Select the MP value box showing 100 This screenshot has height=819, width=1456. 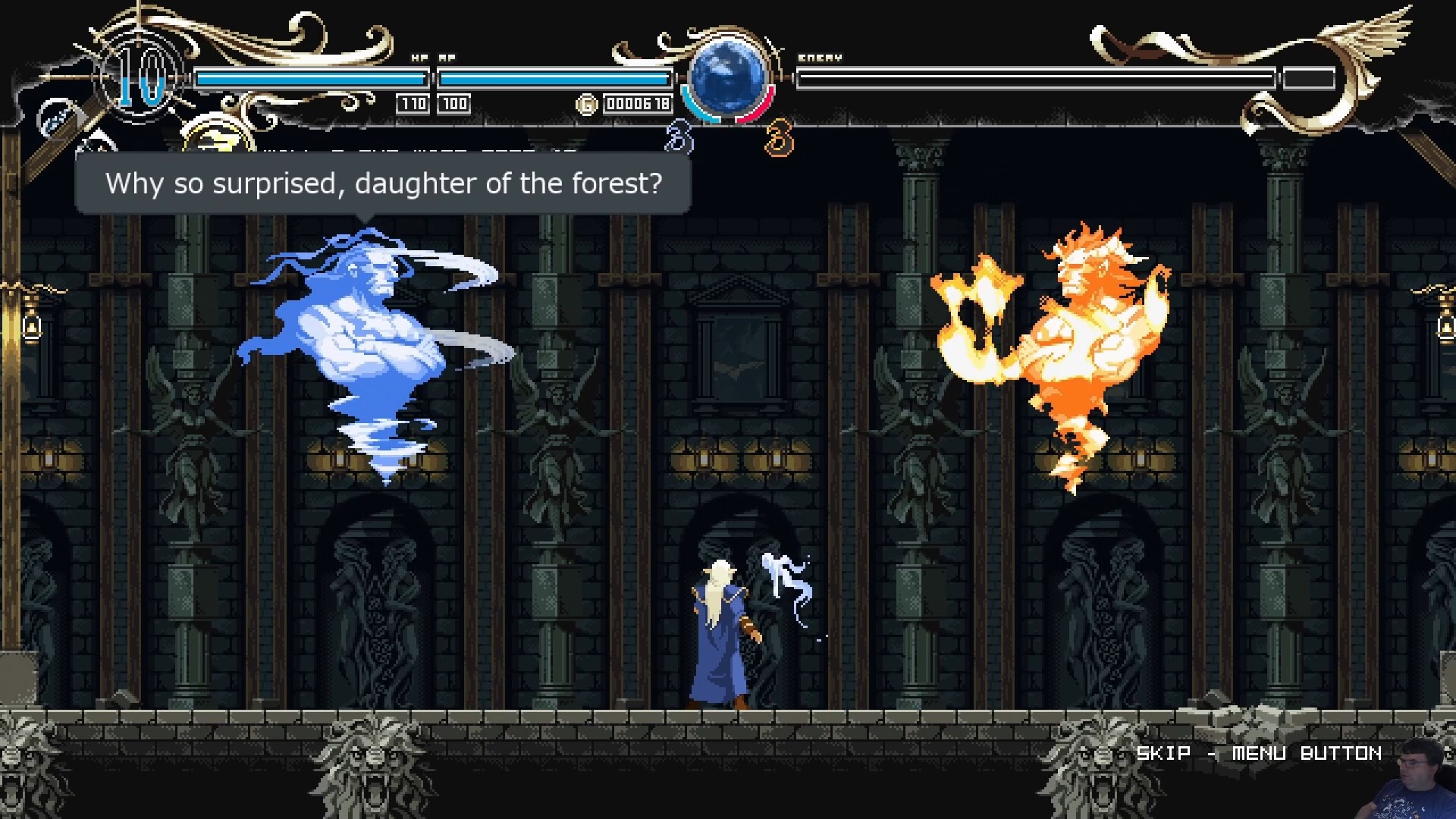click(x=455, y=103)
